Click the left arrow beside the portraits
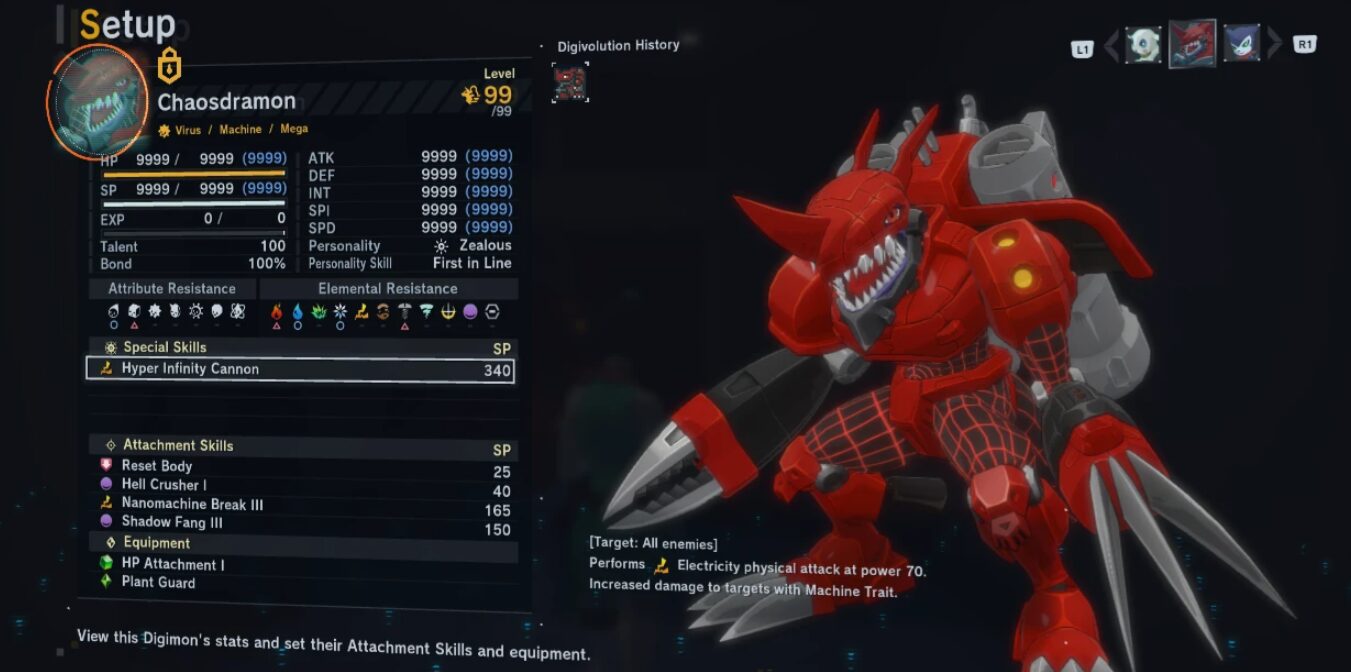1351x672 pixels. pos(1111,45)
